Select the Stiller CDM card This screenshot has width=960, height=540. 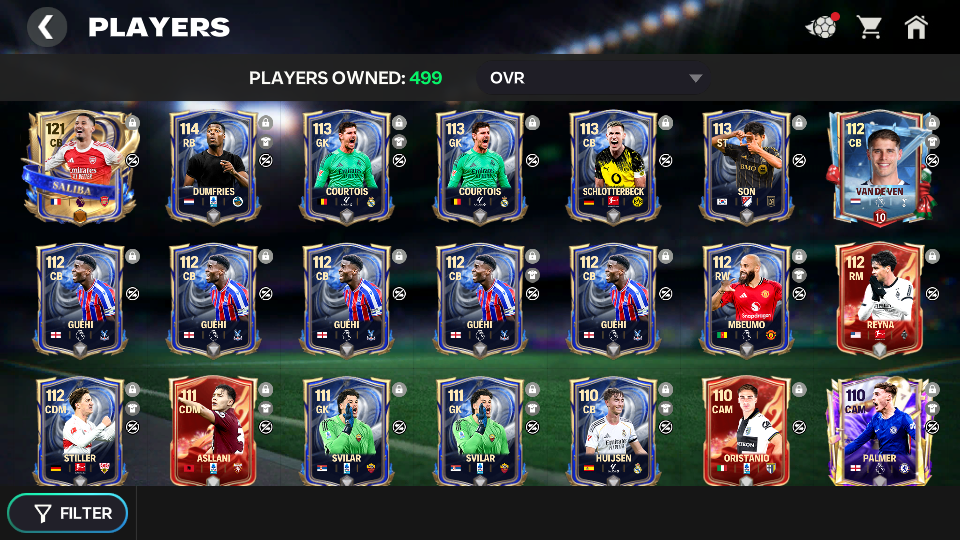tap(80, 432)
